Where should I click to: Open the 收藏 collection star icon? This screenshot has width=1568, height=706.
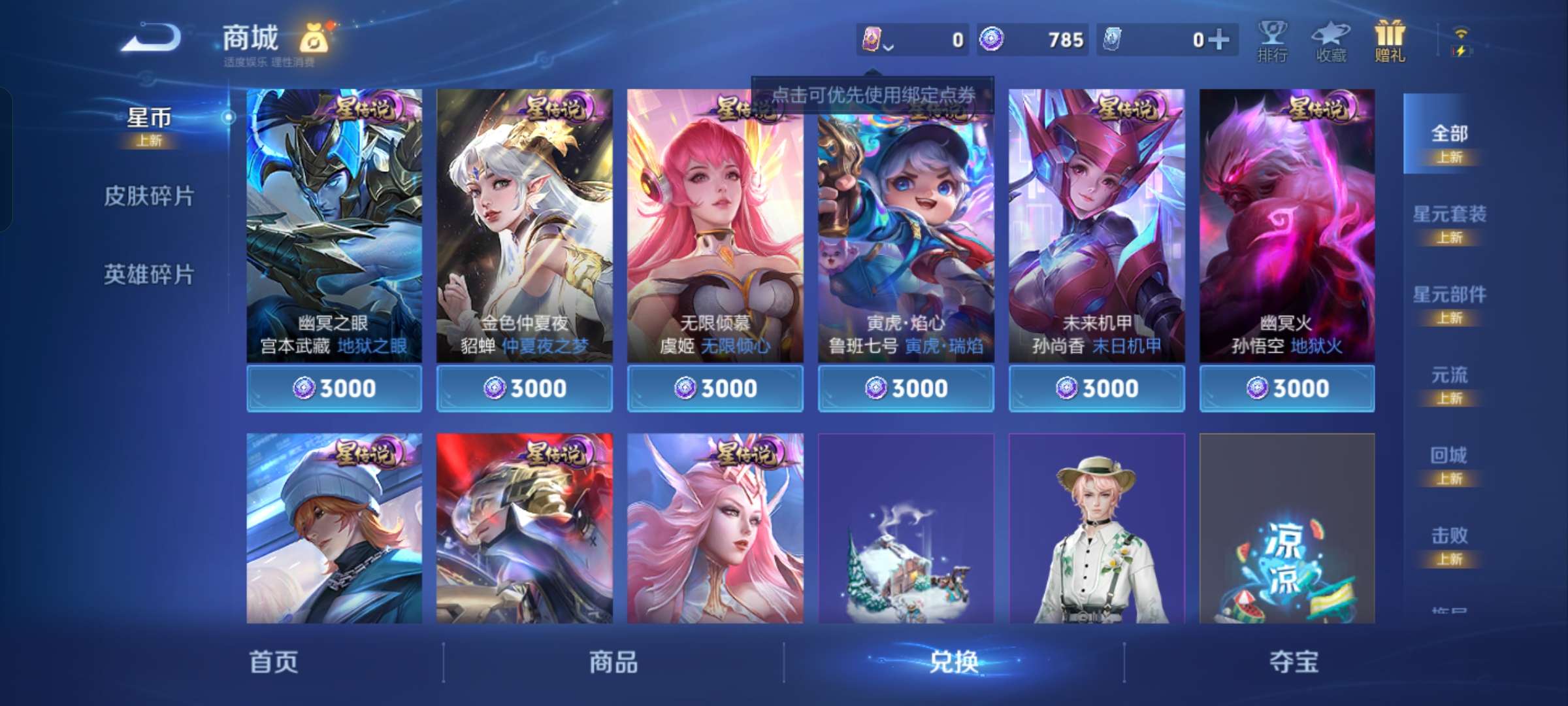click(1330, 36)
